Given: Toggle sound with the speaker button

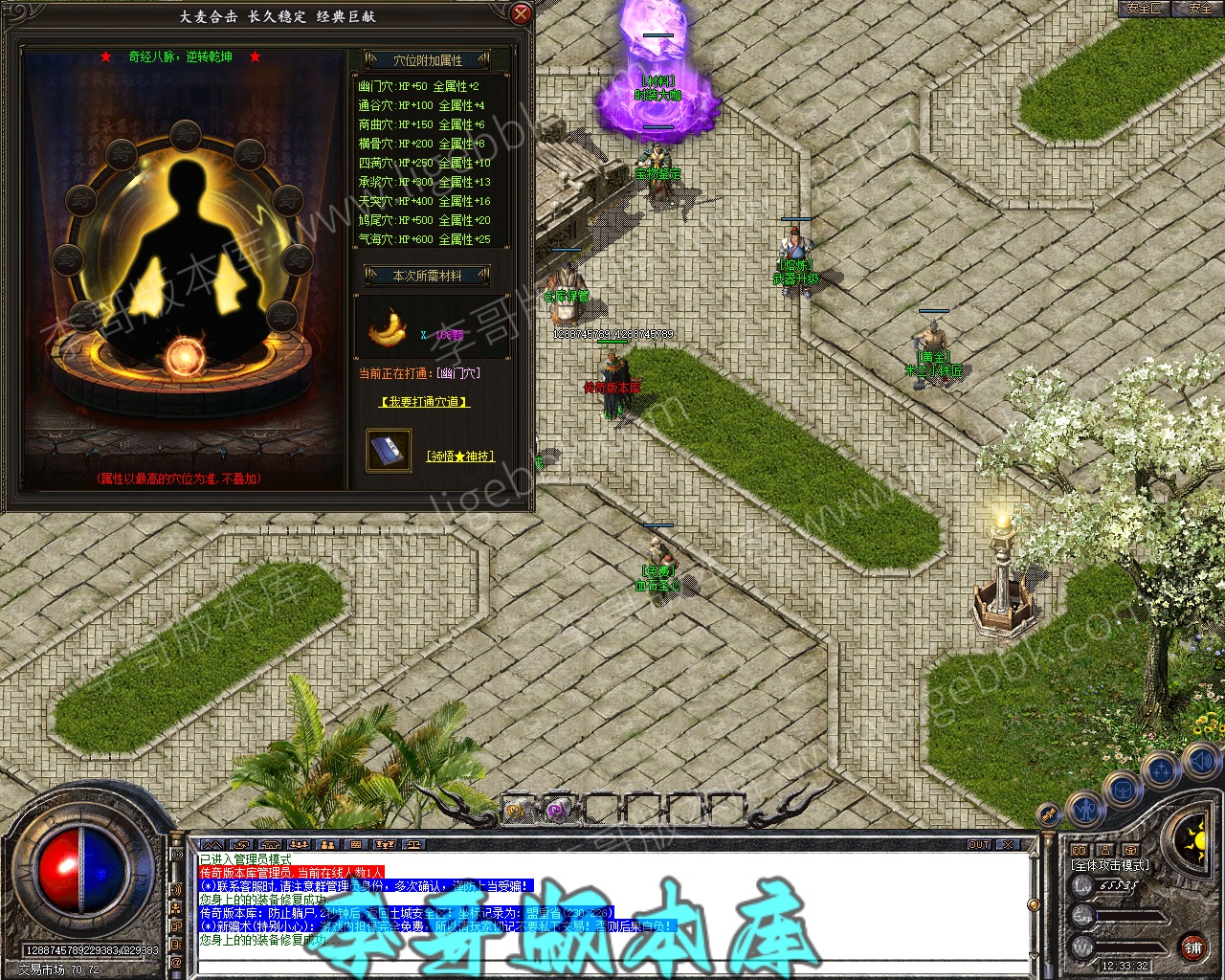Looking at the screenshot, I should 1200,761.
